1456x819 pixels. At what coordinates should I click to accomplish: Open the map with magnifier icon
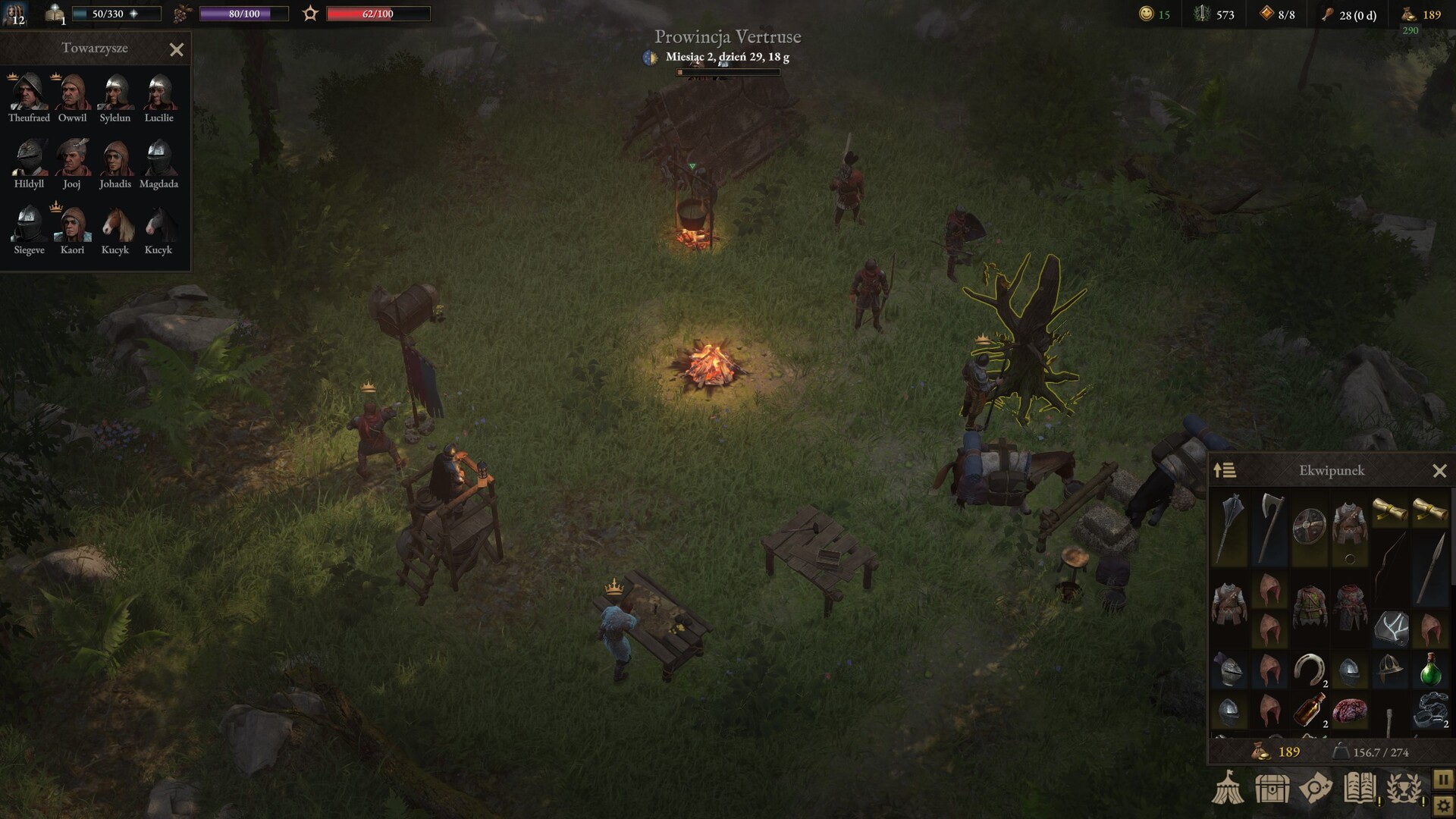1316,788
